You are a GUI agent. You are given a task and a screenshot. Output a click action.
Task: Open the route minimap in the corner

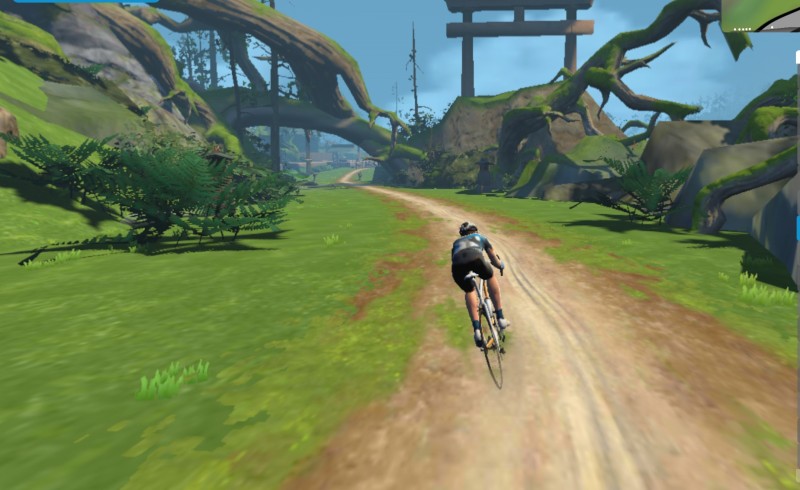pos(762,14)
